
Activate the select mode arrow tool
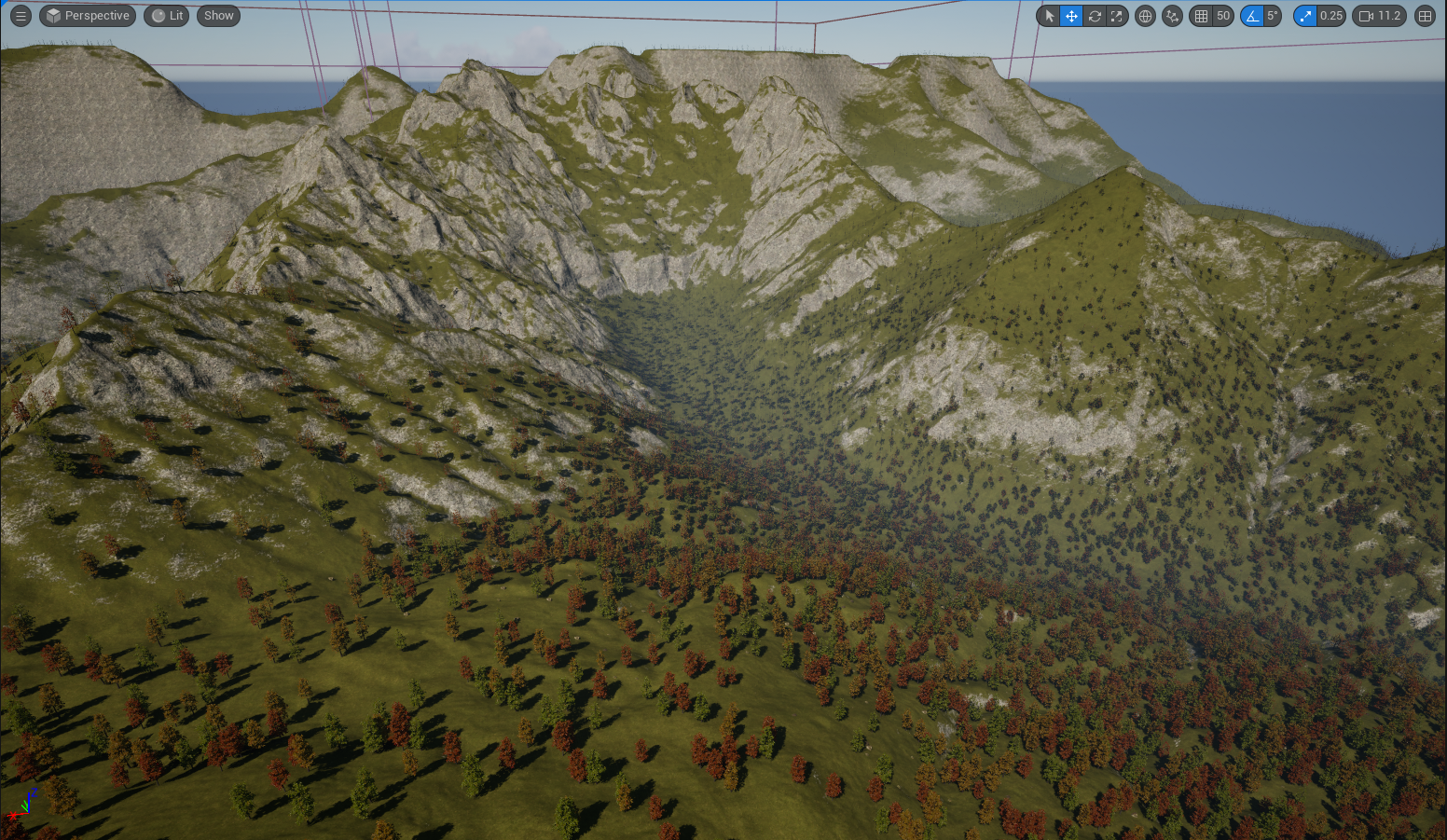[1049, 16]
